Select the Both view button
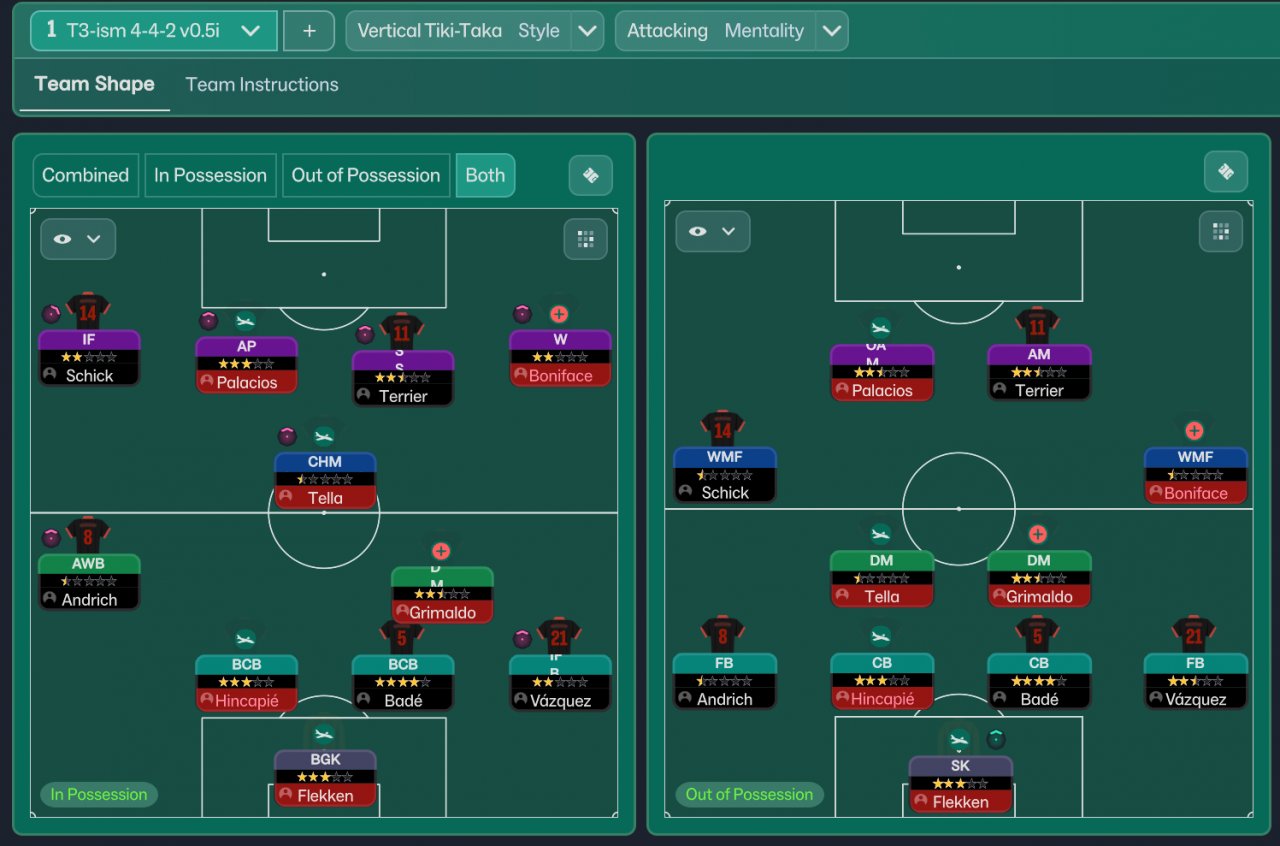 click(x=485, y=175)
